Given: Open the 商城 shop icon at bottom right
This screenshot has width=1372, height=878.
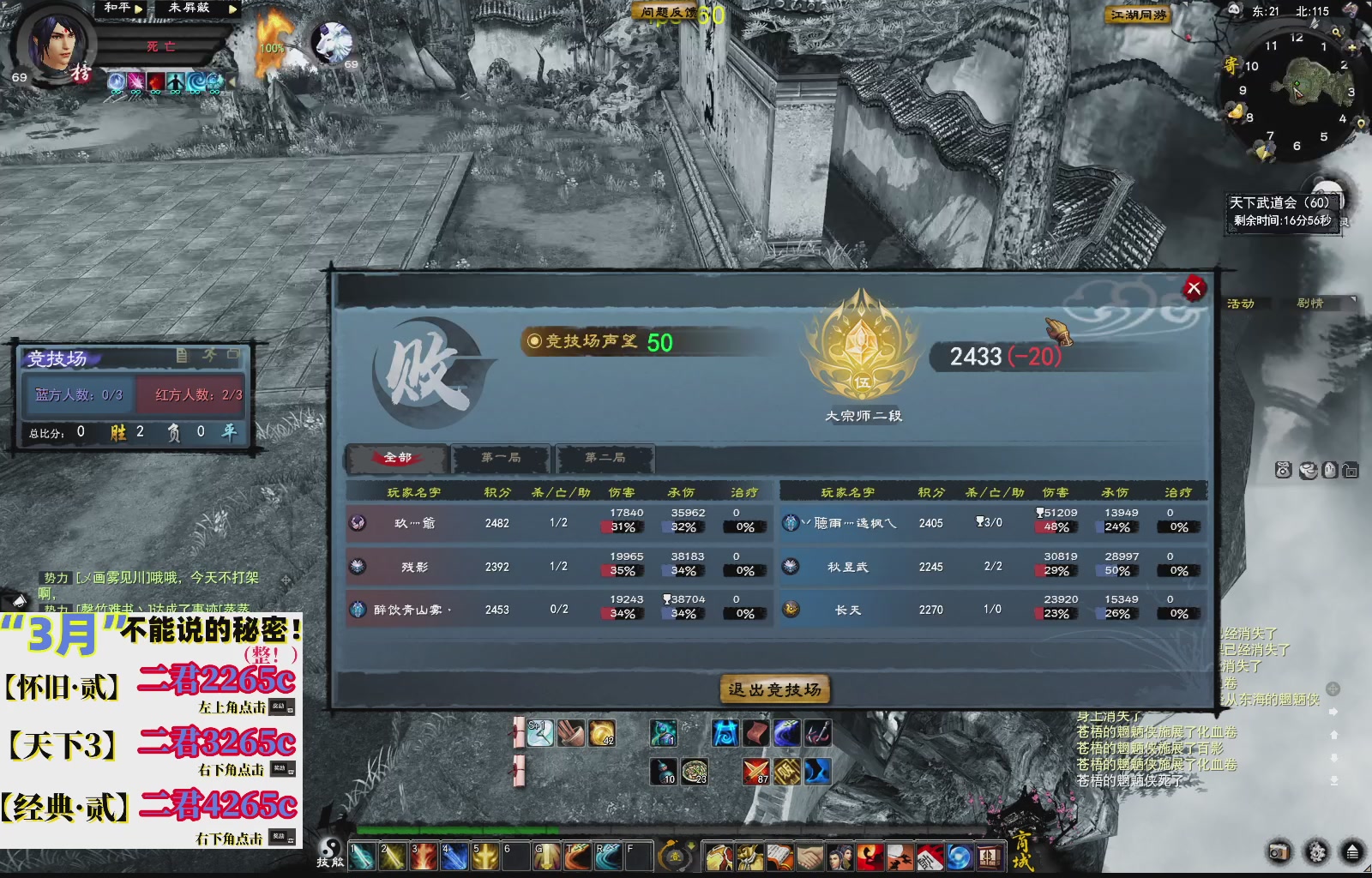Looking at the screenshot, I should (x=990, y=855).
